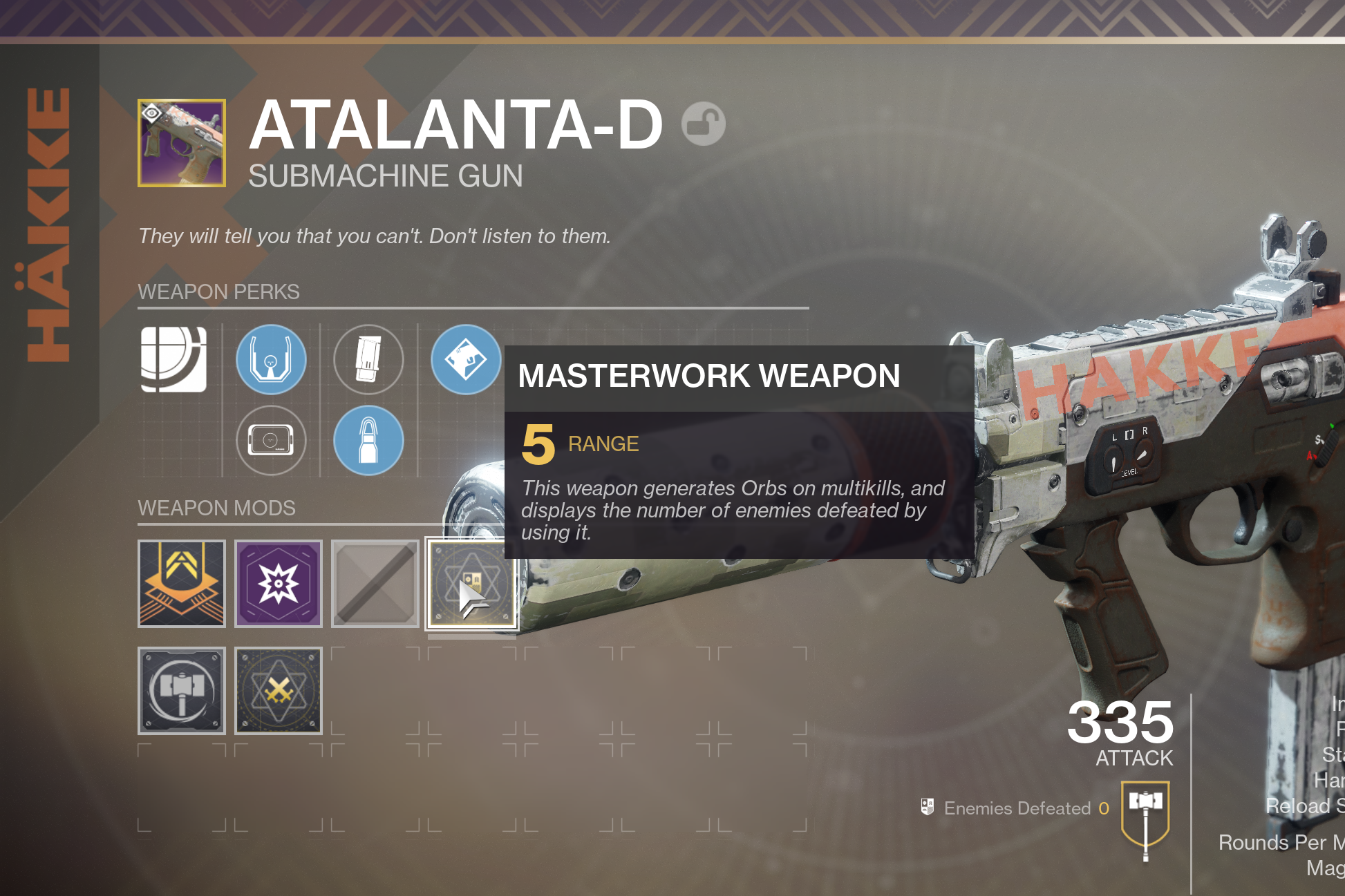Click the Atalanta-D weapon thumbnail
Screen dimensions: 1345x896
(x=182, y=143)
